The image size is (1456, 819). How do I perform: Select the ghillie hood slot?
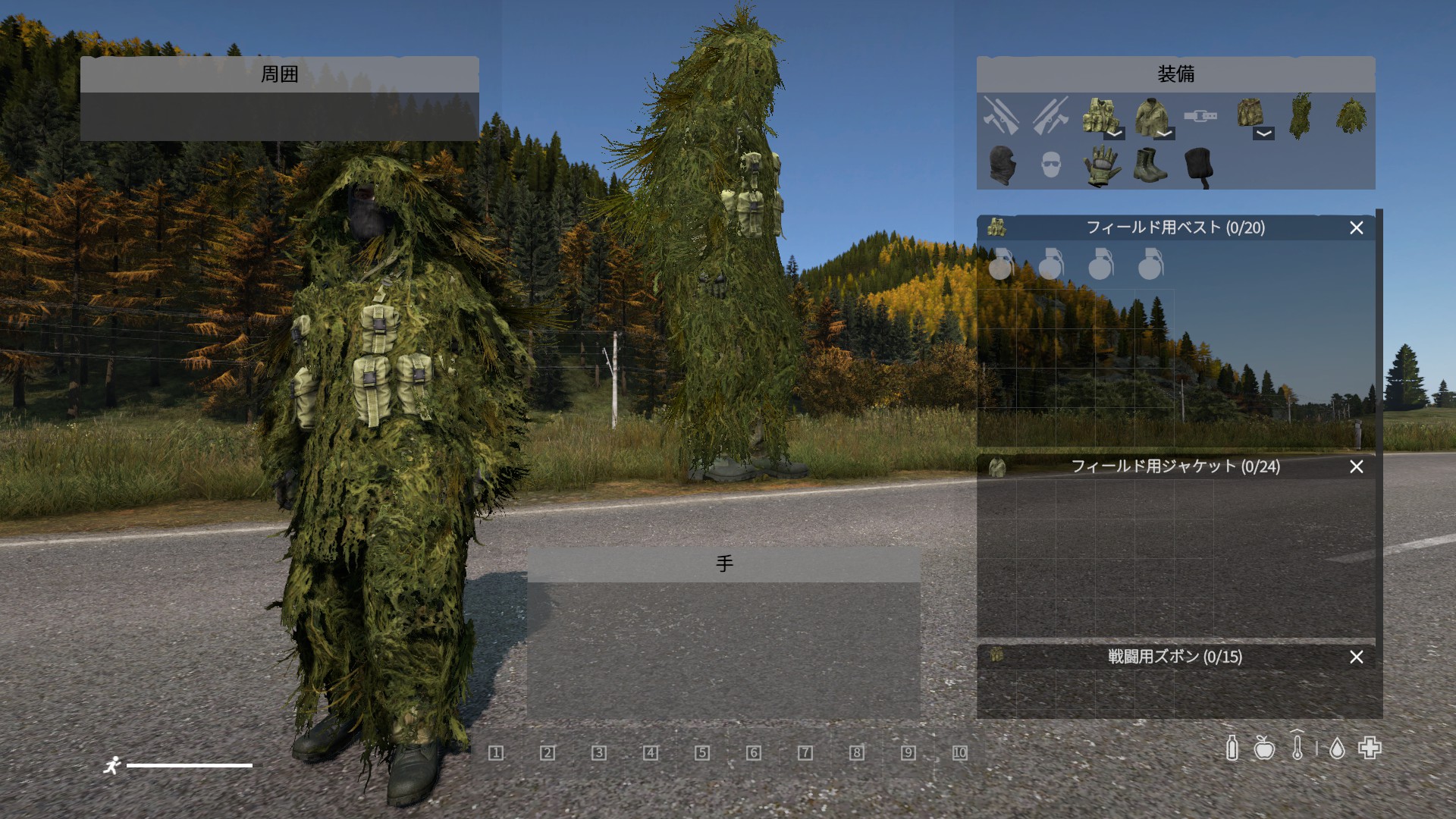coord(1351,116)
